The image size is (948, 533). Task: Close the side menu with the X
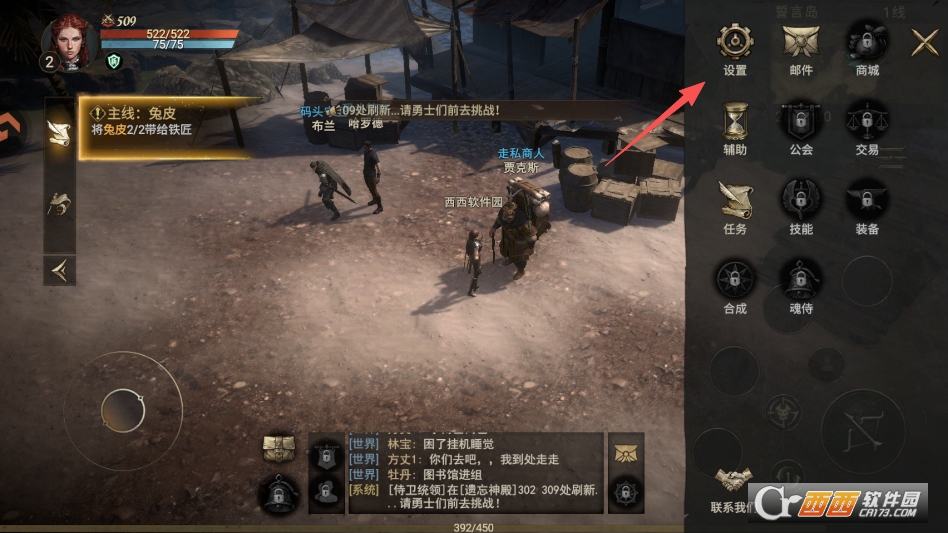(924, 42)
